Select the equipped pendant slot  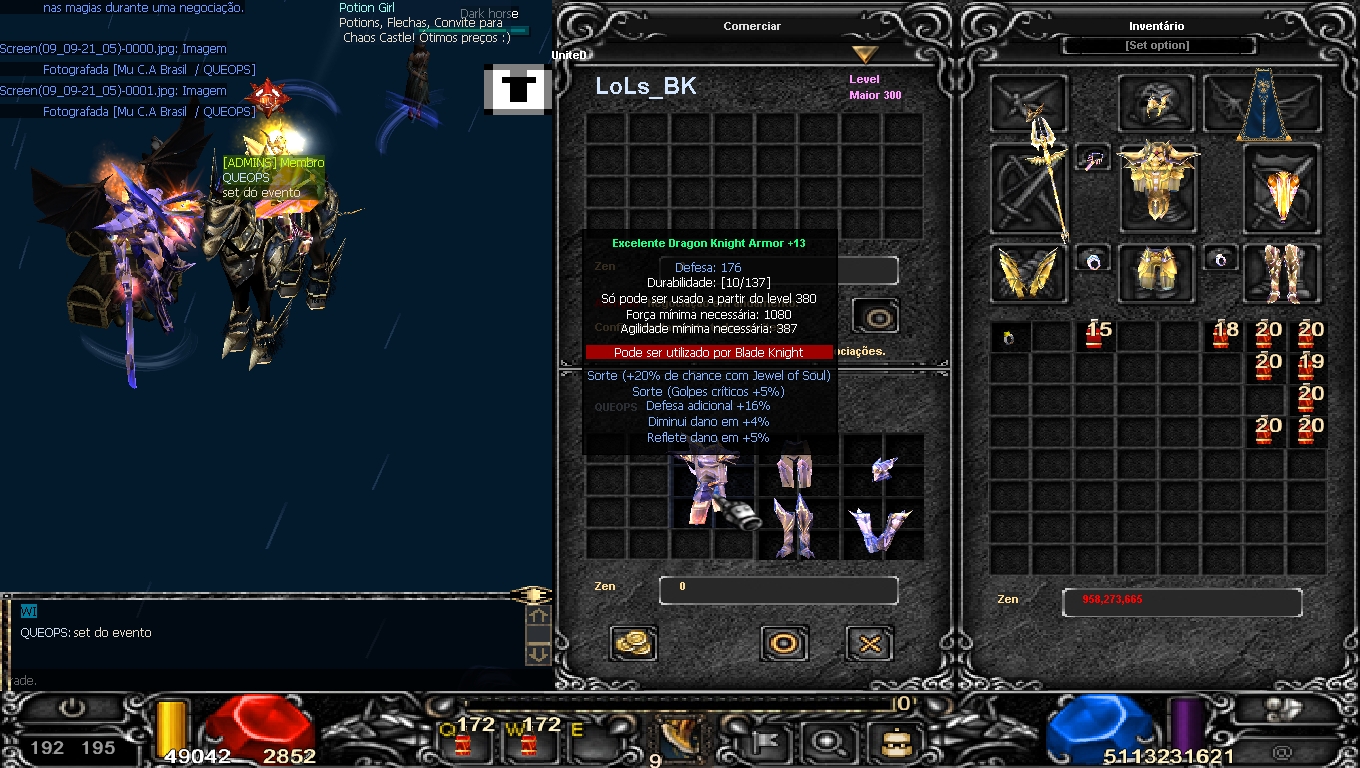click(1093, 158)
